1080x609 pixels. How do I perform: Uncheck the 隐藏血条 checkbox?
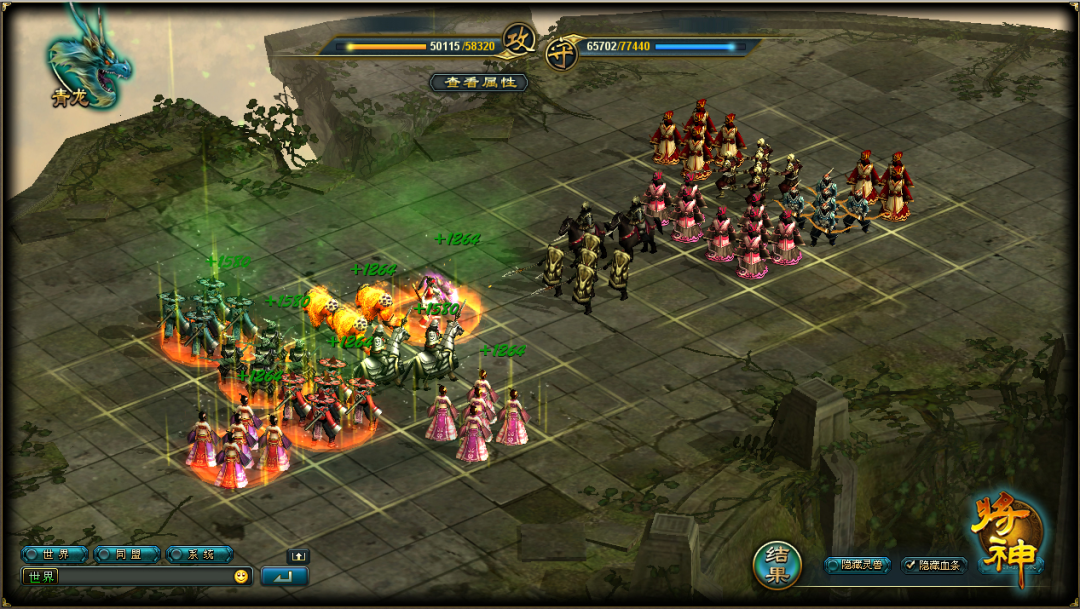click(909, 565)
